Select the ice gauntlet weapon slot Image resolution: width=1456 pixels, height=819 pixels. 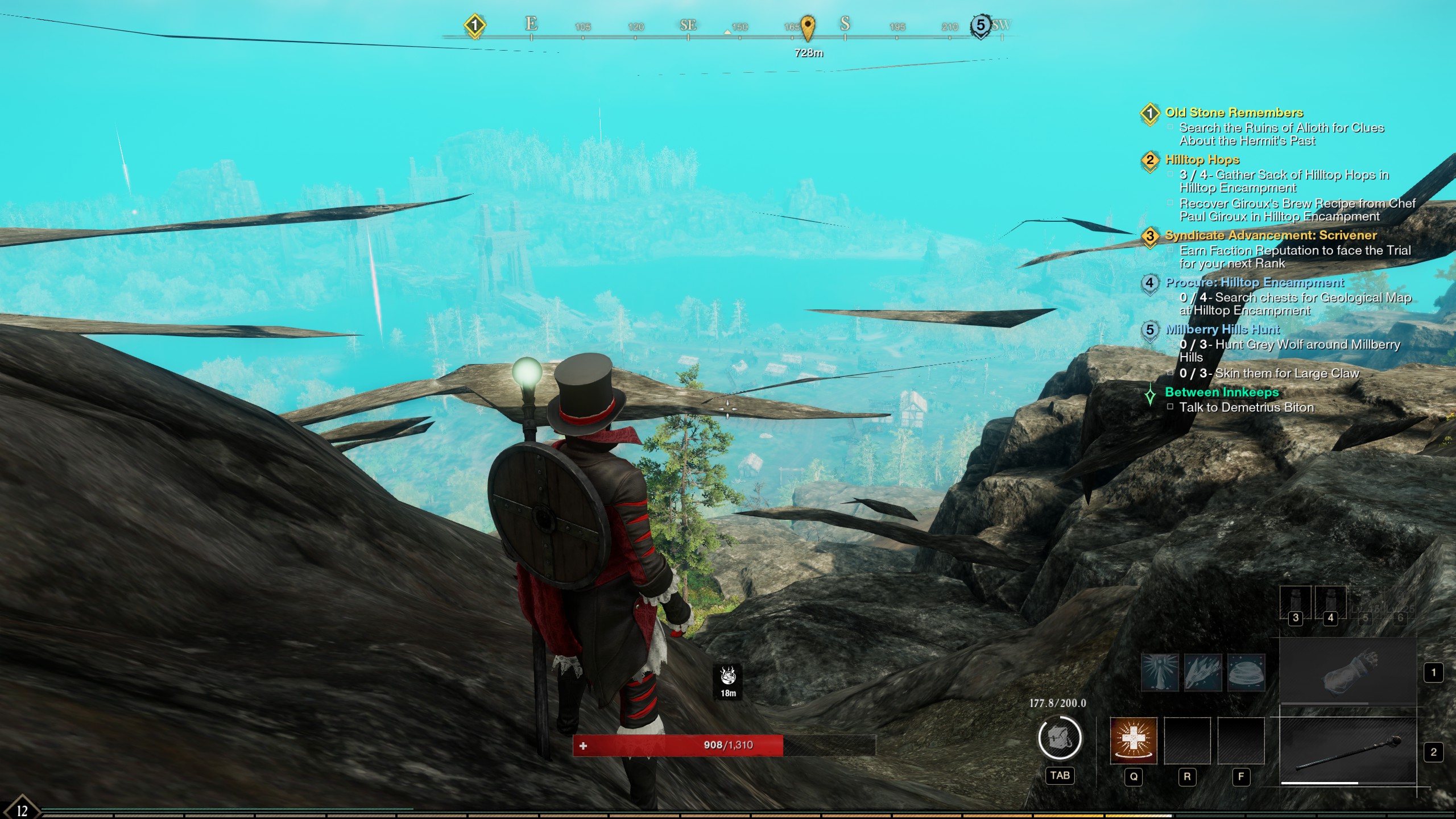click(x=1348, y=672)
